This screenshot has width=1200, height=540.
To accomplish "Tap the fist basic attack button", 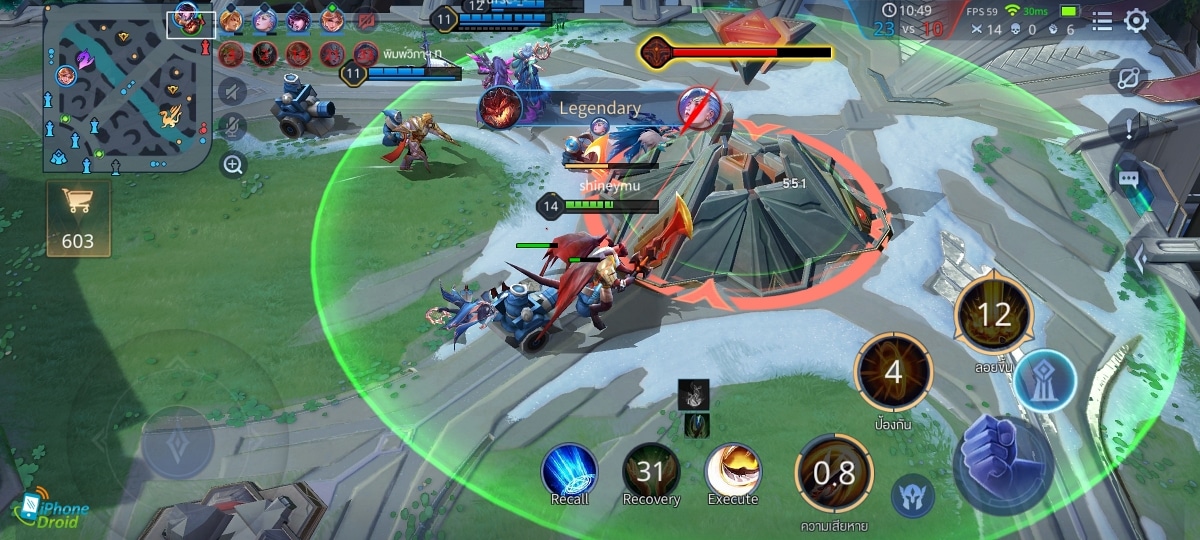I will (x=1003, y=462).
